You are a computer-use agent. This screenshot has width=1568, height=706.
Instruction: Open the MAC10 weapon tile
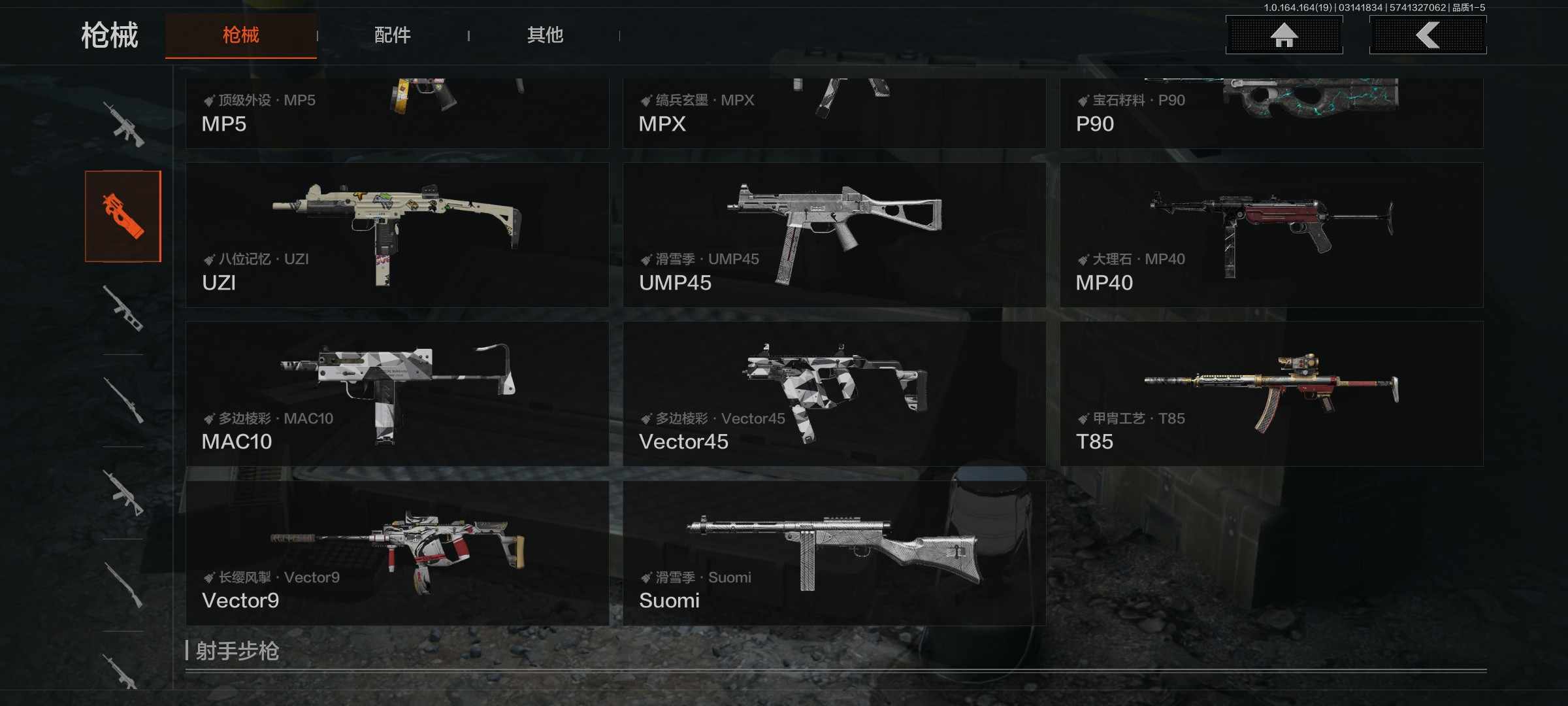(397, 394)
